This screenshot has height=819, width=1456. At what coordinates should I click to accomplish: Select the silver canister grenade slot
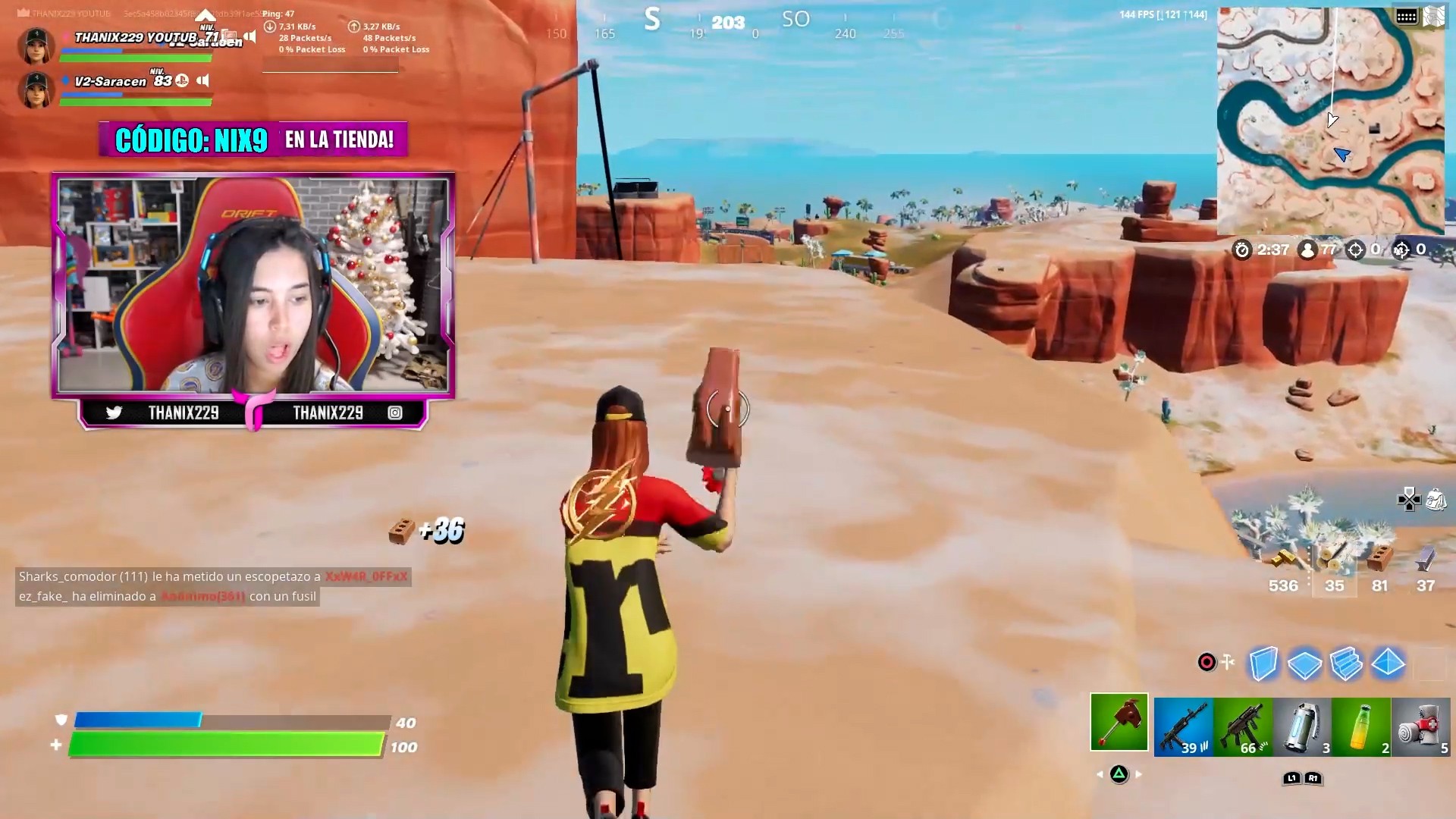1302,726
